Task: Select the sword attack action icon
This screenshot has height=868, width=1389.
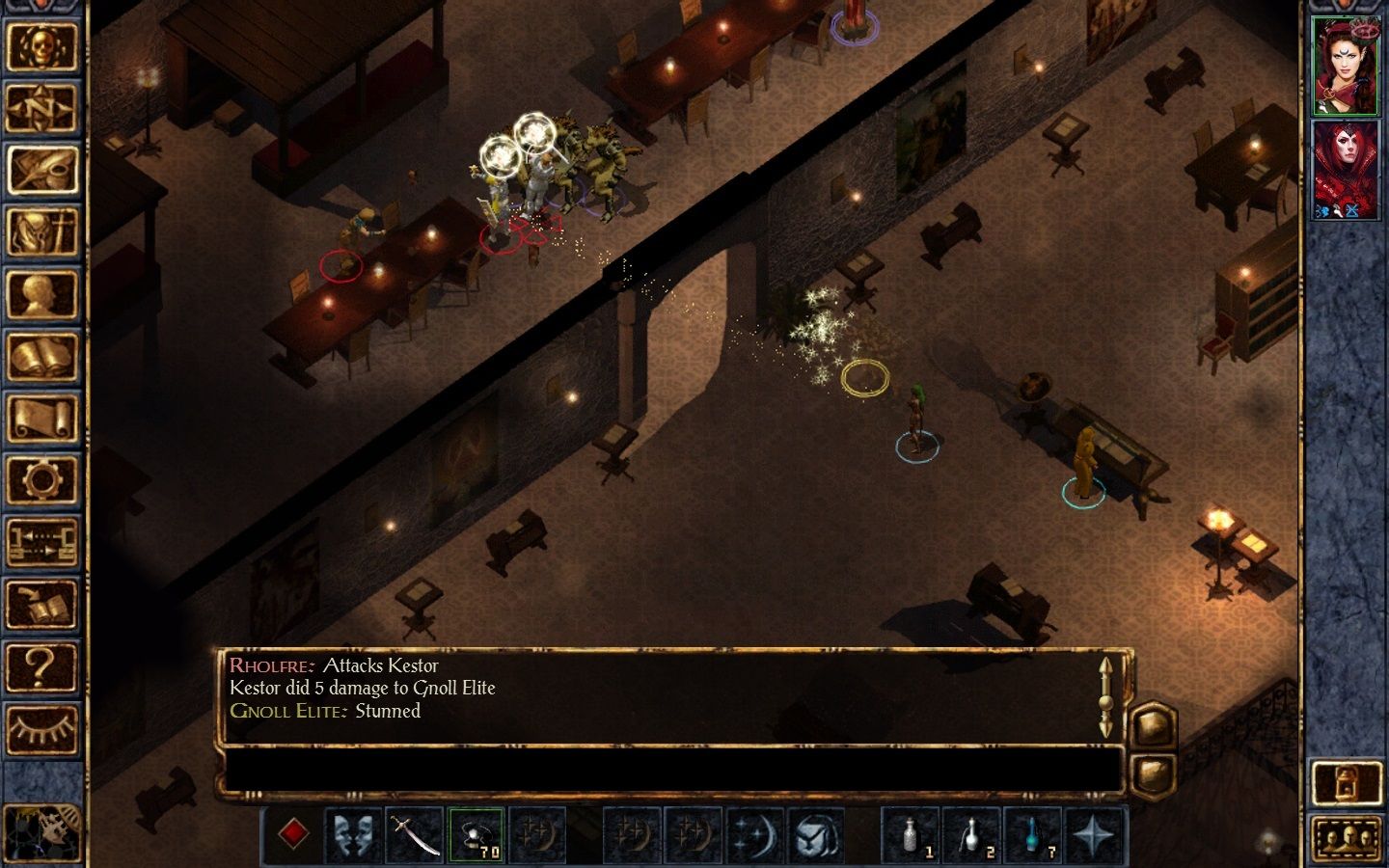Action: pyautogui.click(x=413, y=836)
